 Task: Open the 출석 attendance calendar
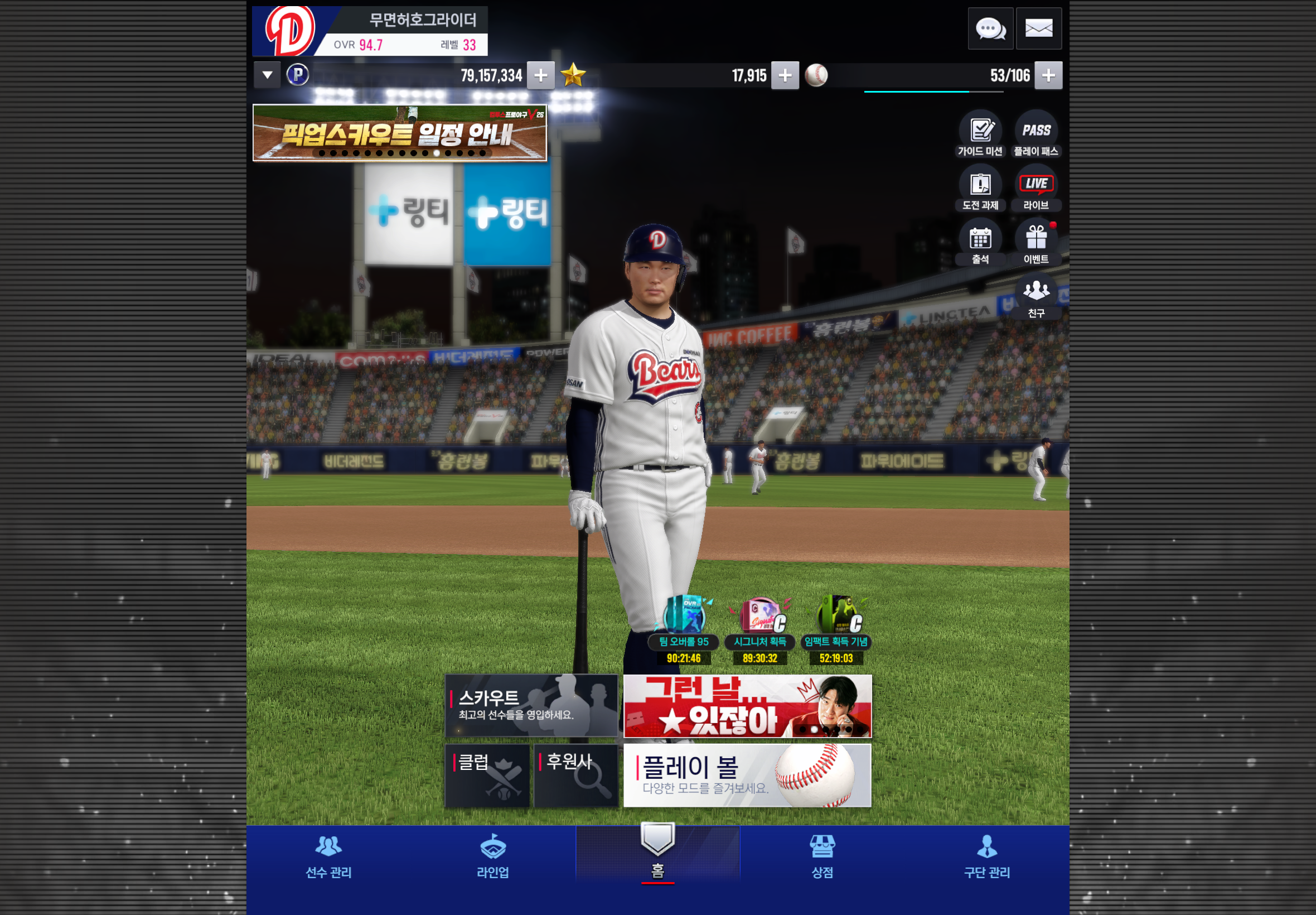pyautogui.click(x=980, y=243)
